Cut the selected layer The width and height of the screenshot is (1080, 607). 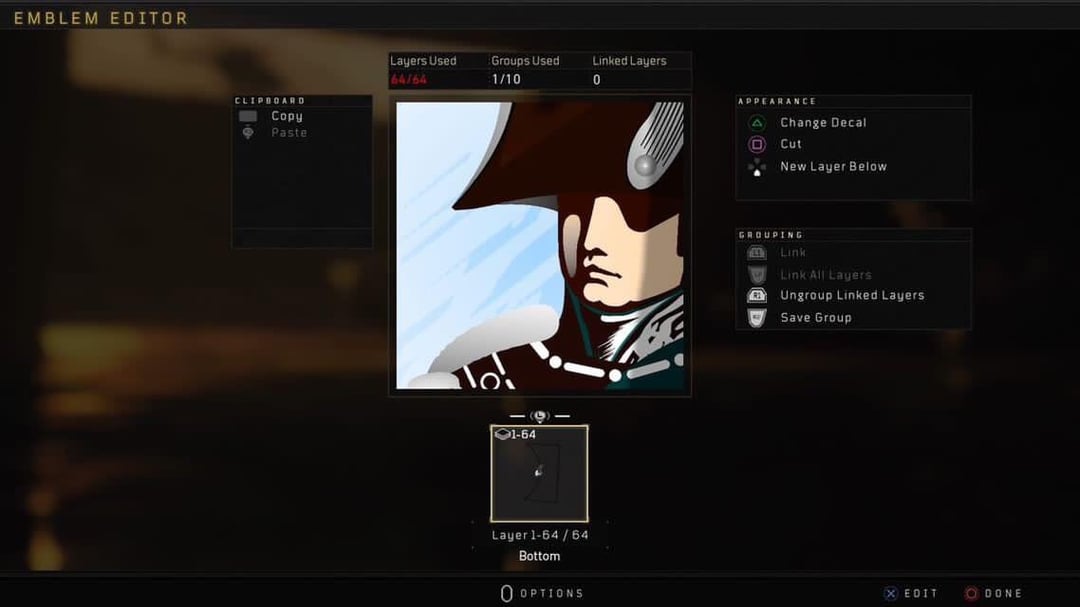pos(790,144)
